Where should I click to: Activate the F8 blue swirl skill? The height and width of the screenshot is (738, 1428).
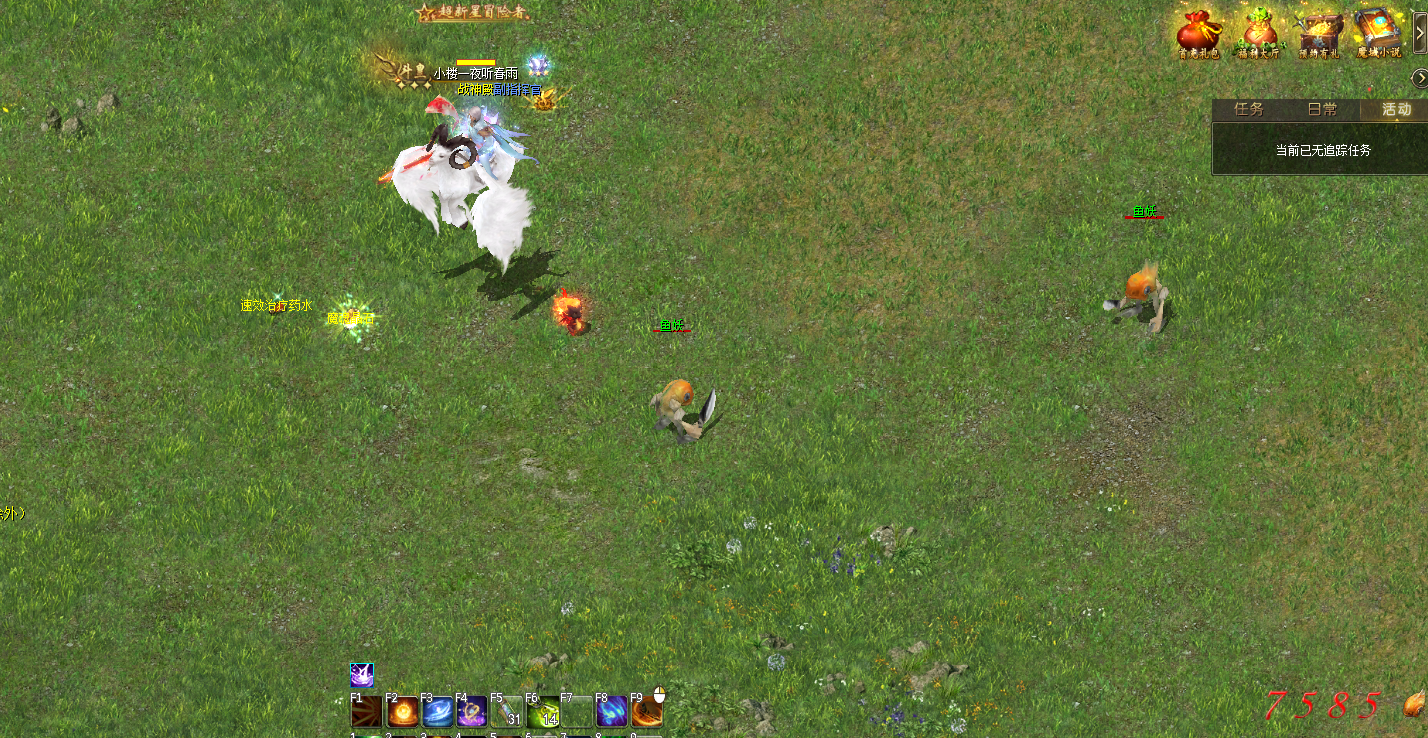612,711
